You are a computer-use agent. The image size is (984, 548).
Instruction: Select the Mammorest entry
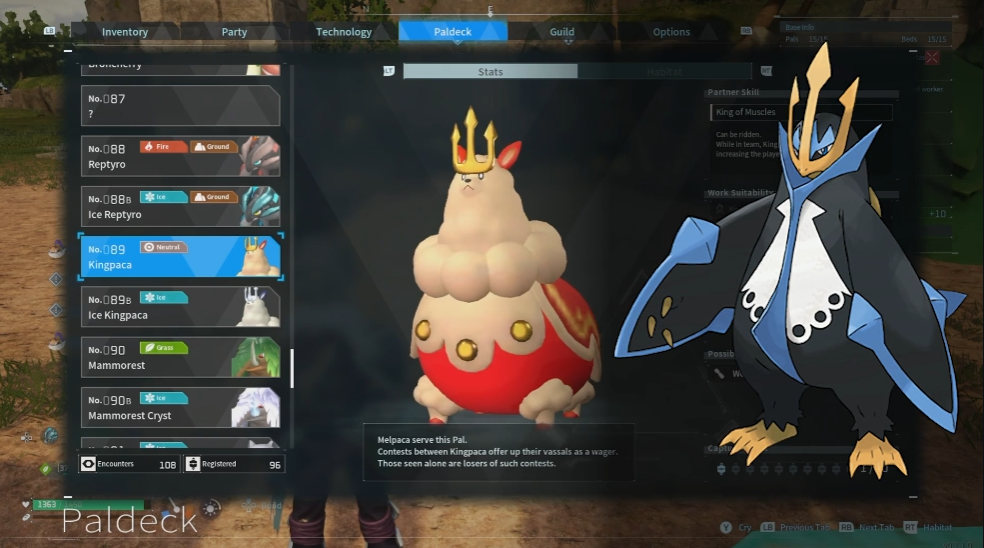pyautogui.click(x=180, y=357)
